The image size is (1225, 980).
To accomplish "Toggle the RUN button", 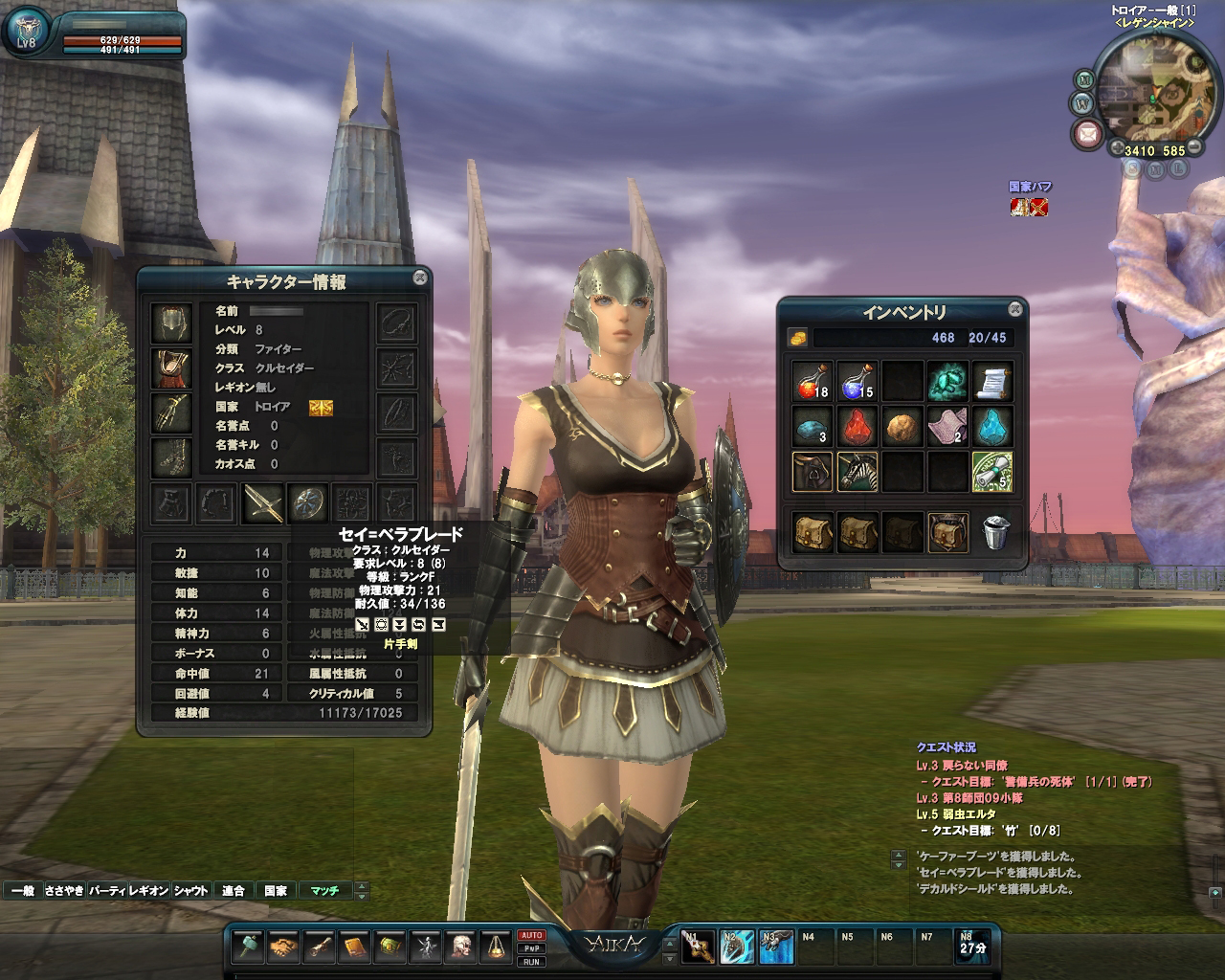I will coord(531,962).
